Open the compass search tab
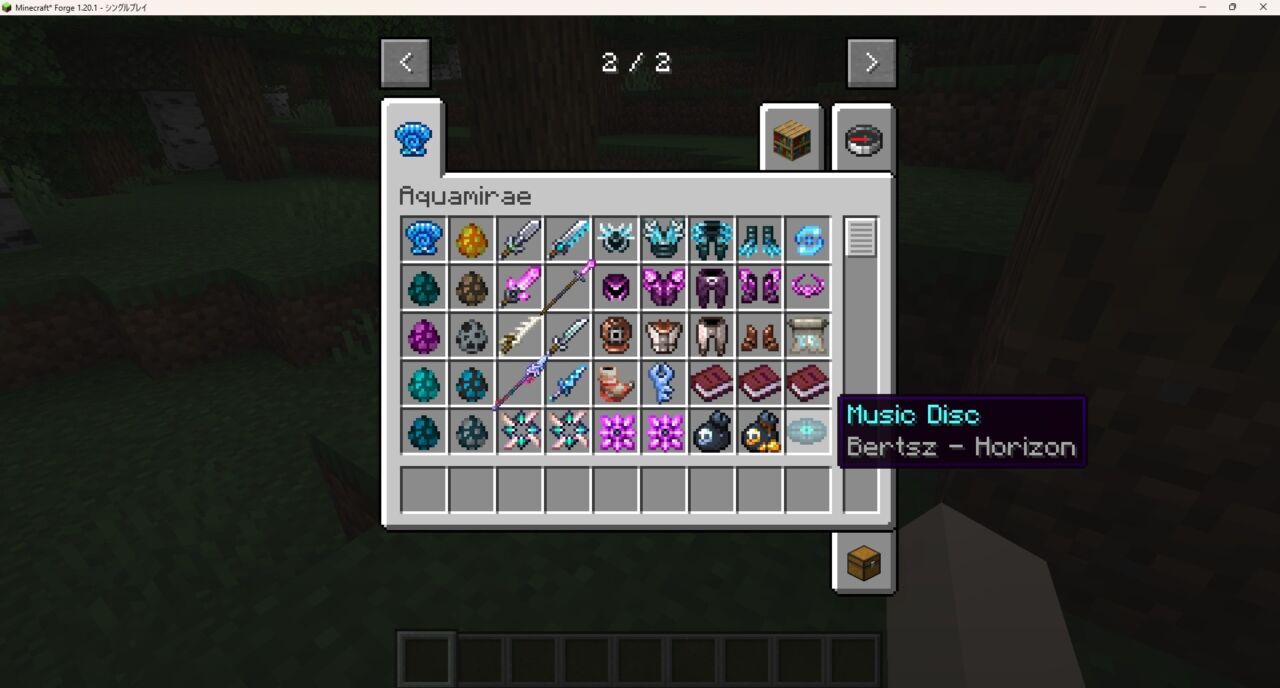The image size is (1280, 688). click(863, 141)
